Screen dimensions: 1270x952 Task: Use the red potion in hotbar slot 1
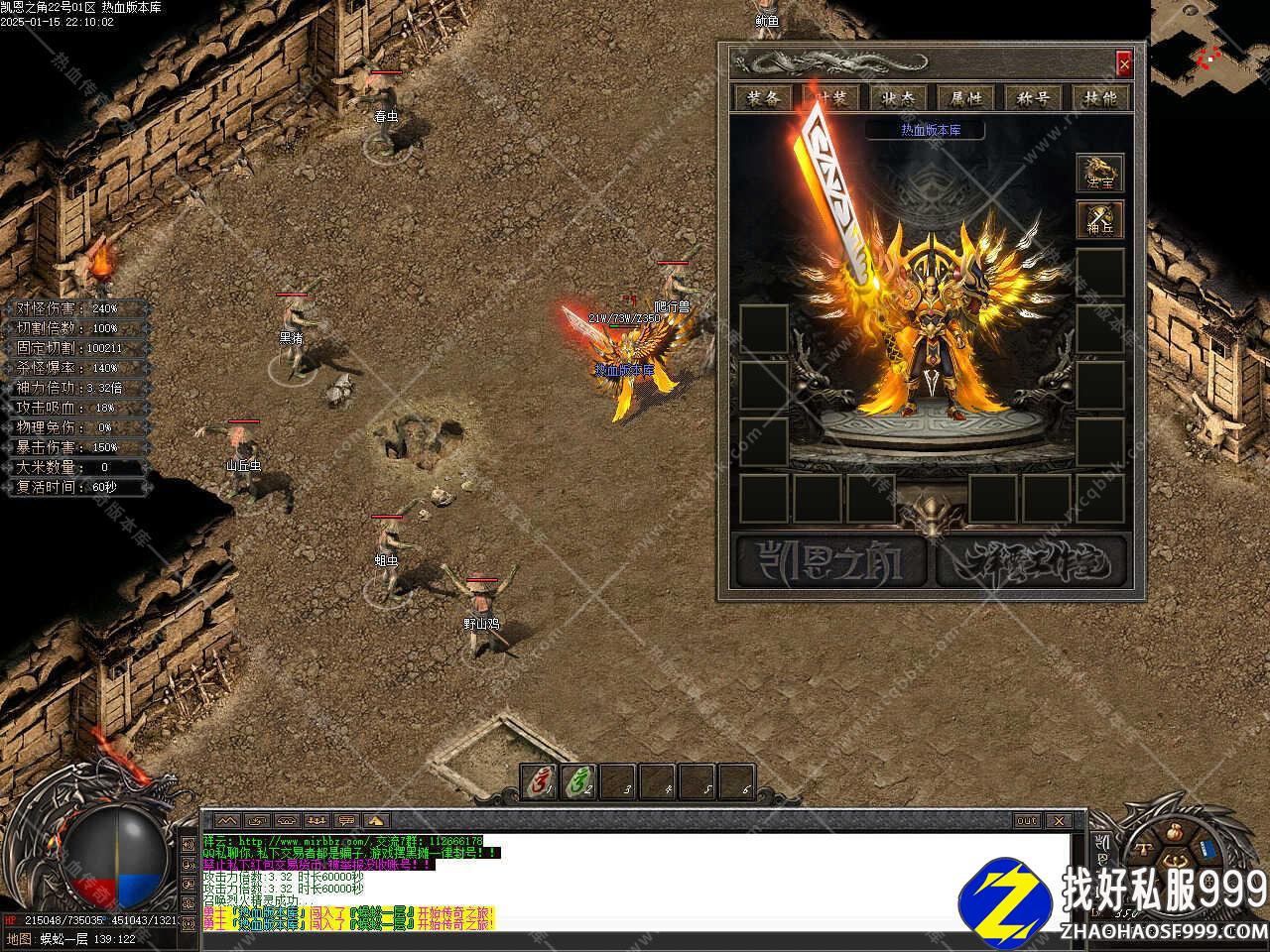(539, 782)
